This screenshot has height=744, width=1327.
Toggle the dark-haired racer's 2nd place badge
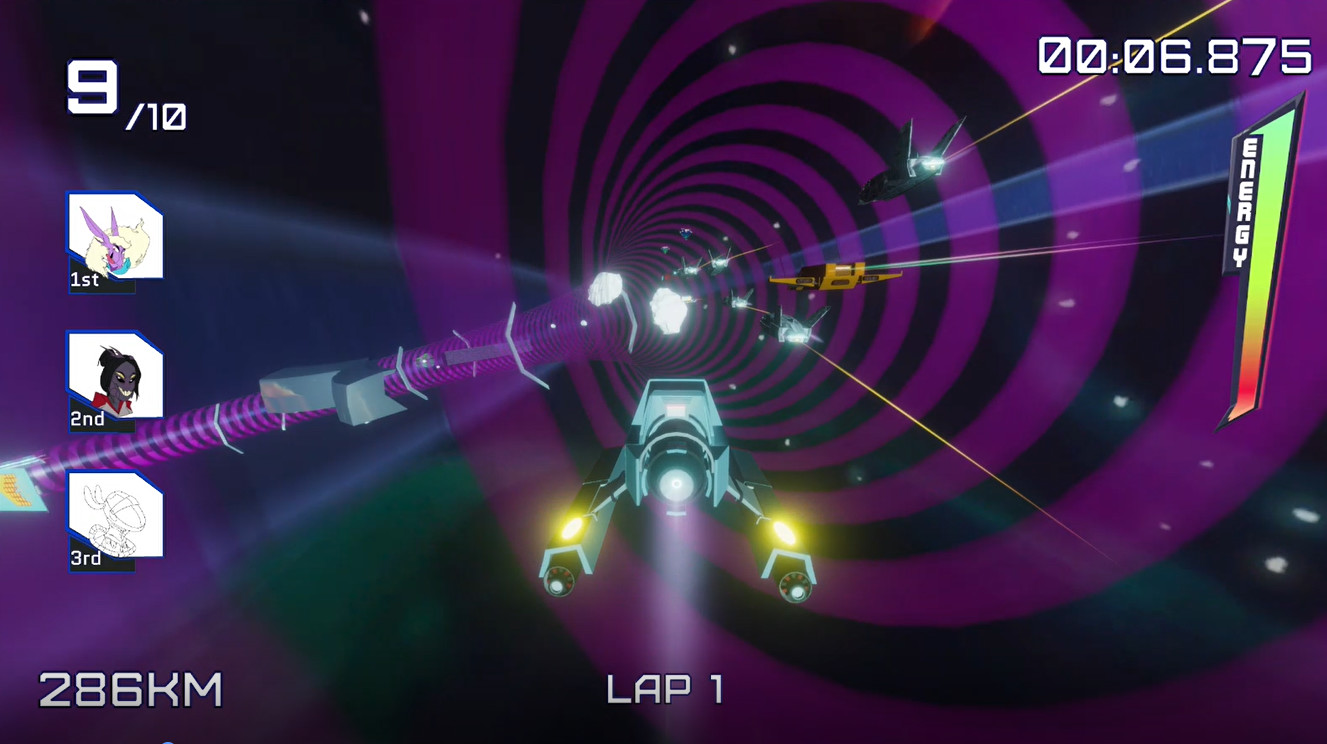pos(88,420)
